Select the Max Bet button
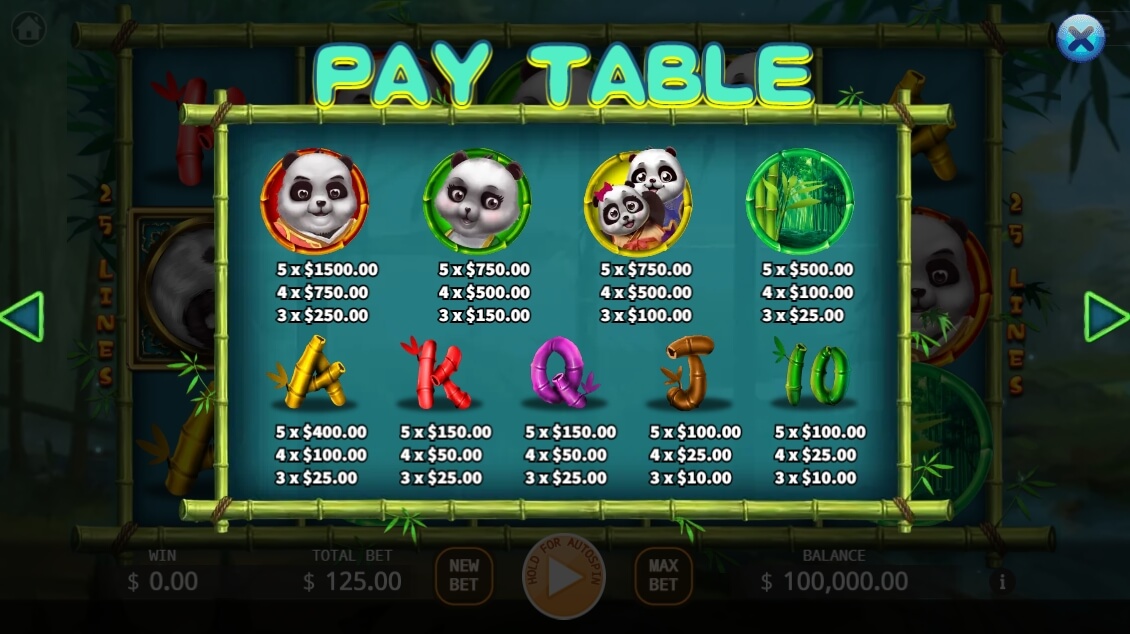 (x=663, y=575)
